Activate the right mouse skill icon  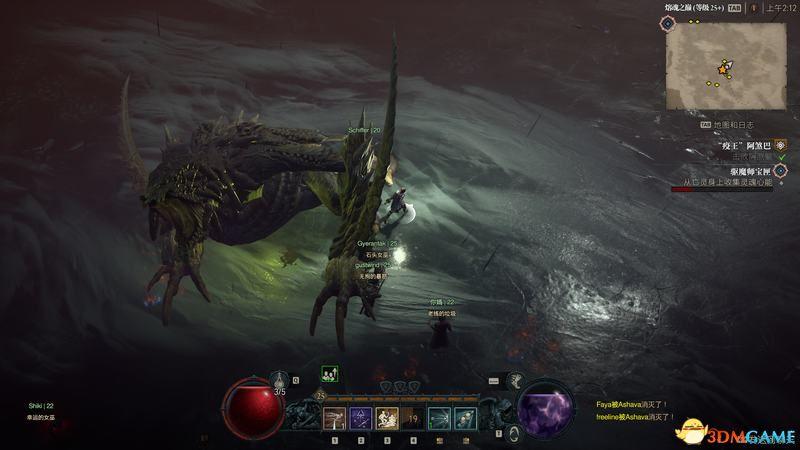tap(463, 418)
